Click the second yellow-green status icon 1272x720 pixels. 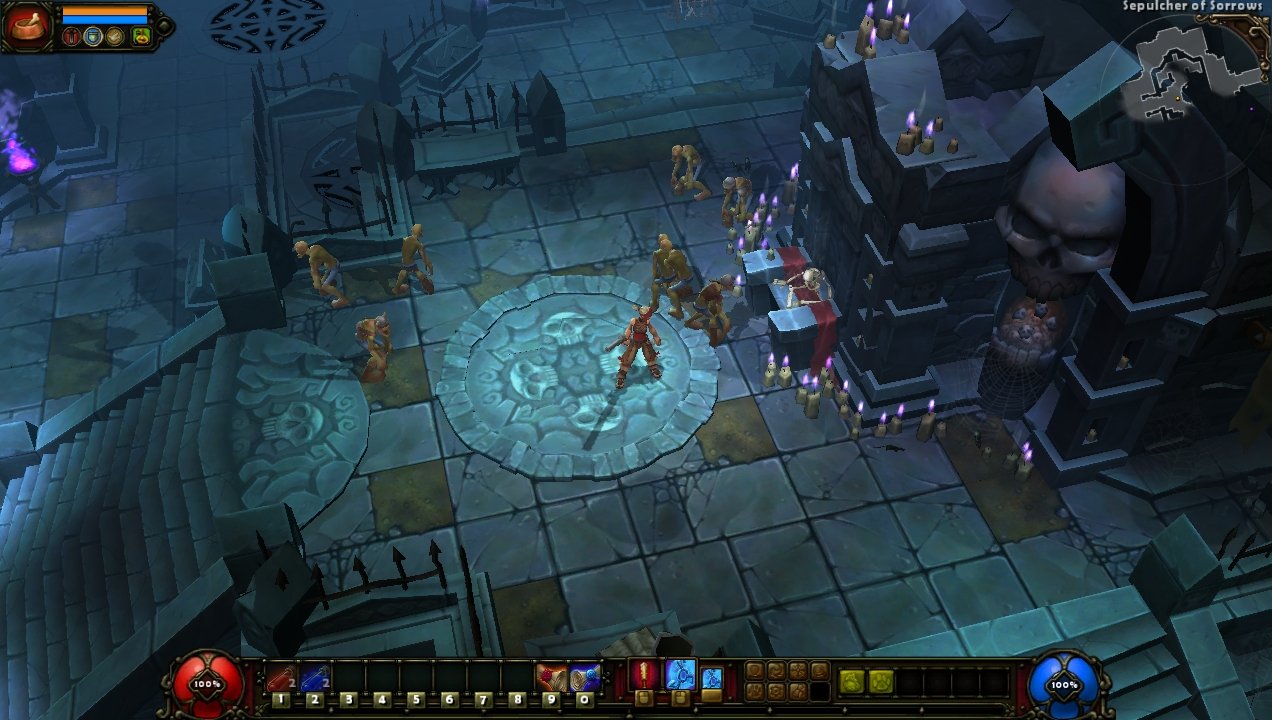point(880,680)
